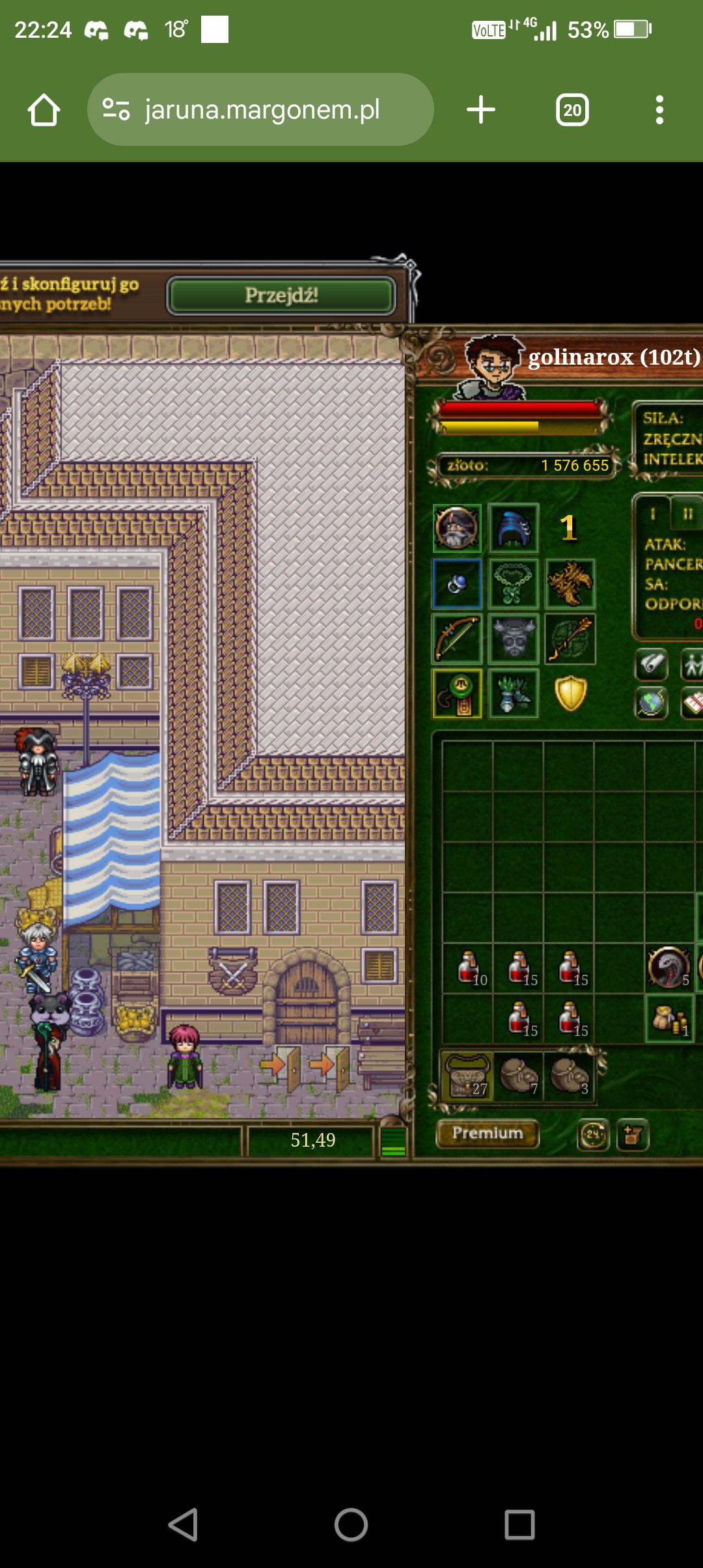Open the world globe map icon
Screen dimensions: 703x1568
(651, 703)
